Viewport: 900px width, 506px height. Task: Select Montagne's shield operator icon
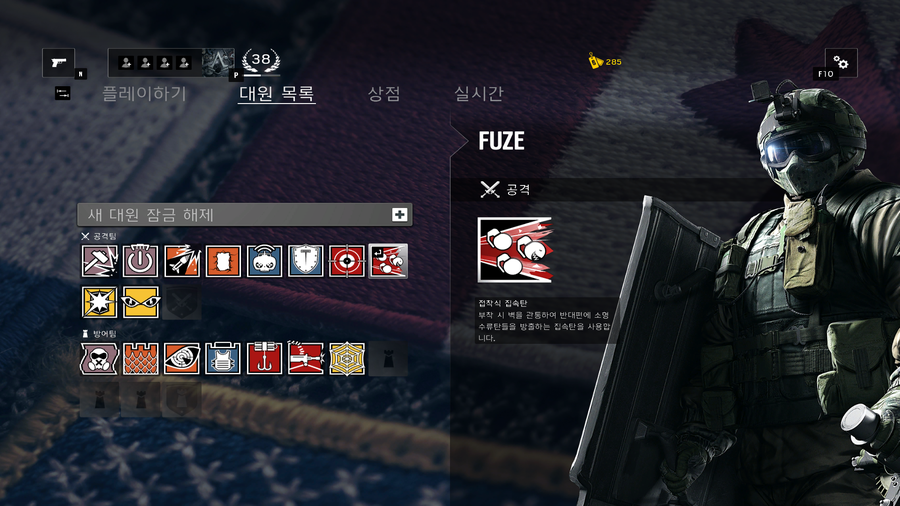pyautogui.click(x=305, y=261)
